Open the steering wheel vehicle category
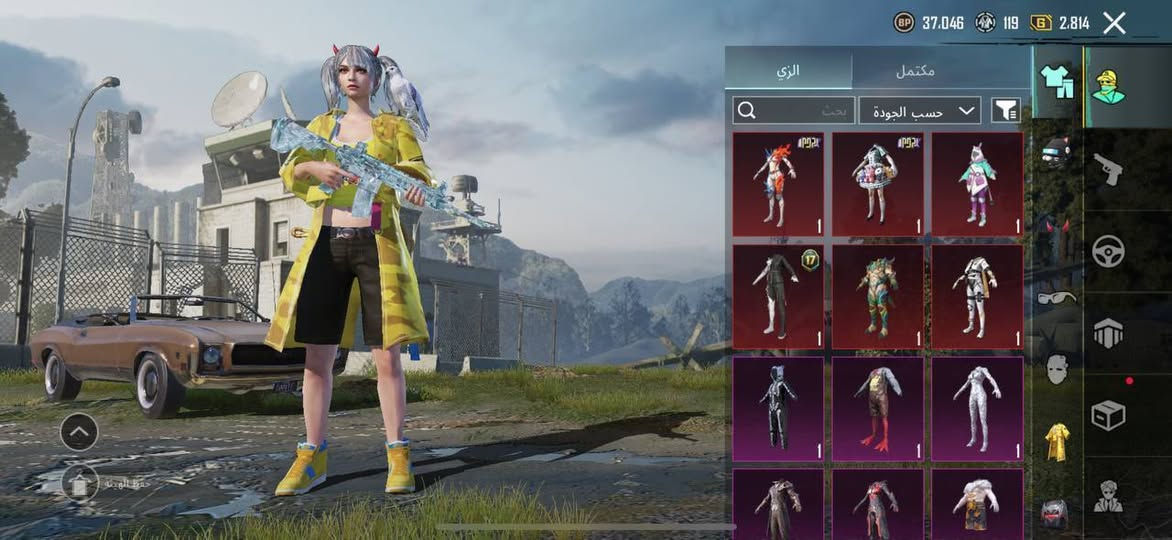Image resolution: width=1172 pixels, height=540 pixels. tap(1108, 251)
